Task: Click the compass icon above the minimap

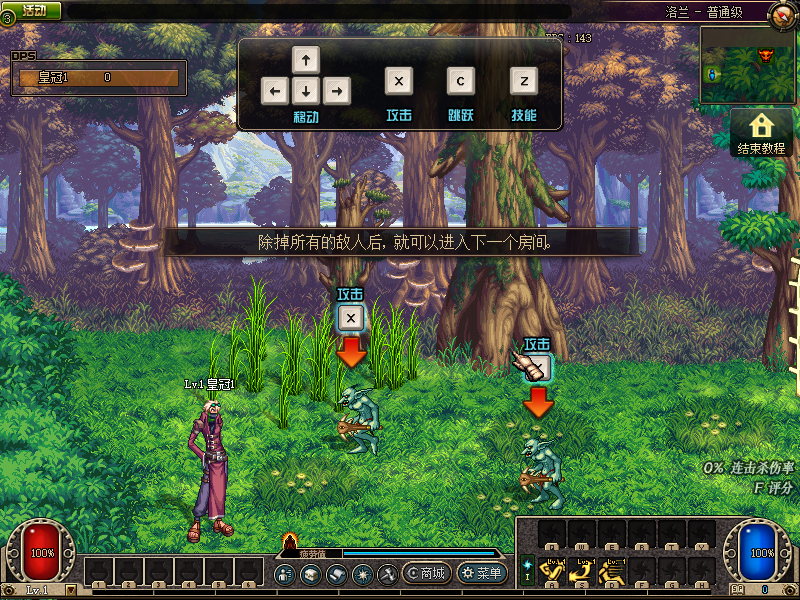Action: tap(781, 15)
